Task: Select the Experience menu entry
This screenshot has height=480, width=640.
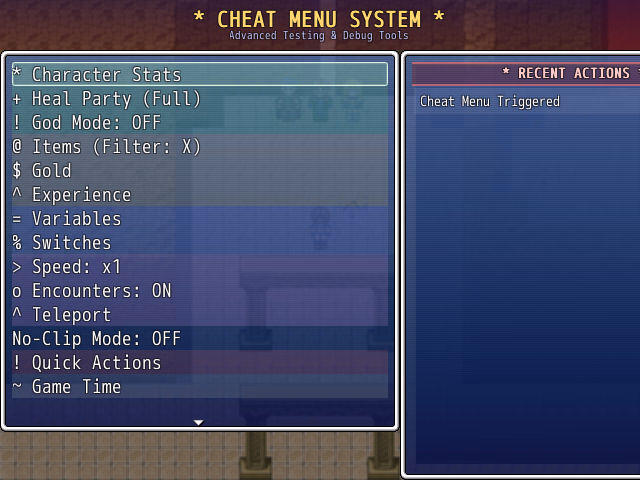Action: 199,195
